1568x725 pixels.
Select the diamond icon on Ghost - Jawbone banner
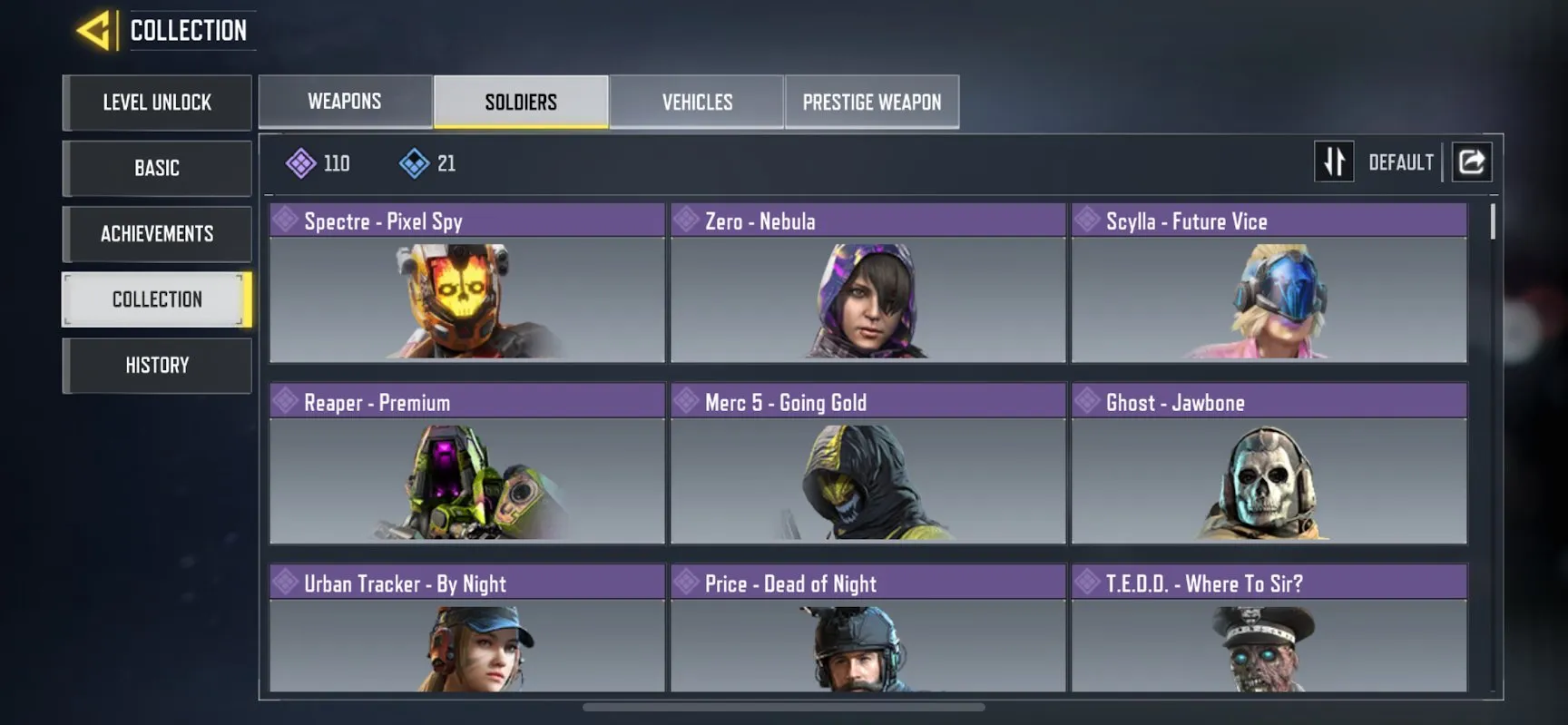click(1087, 401)
